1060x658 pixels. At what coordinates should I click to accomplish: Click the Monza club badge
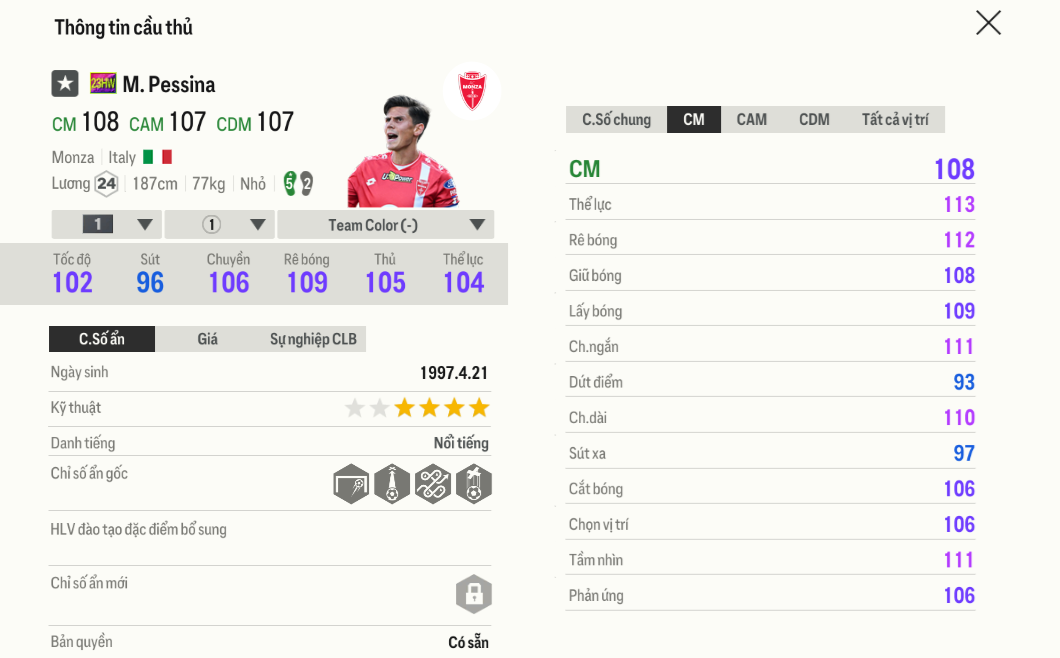click(x=472, y=92)
